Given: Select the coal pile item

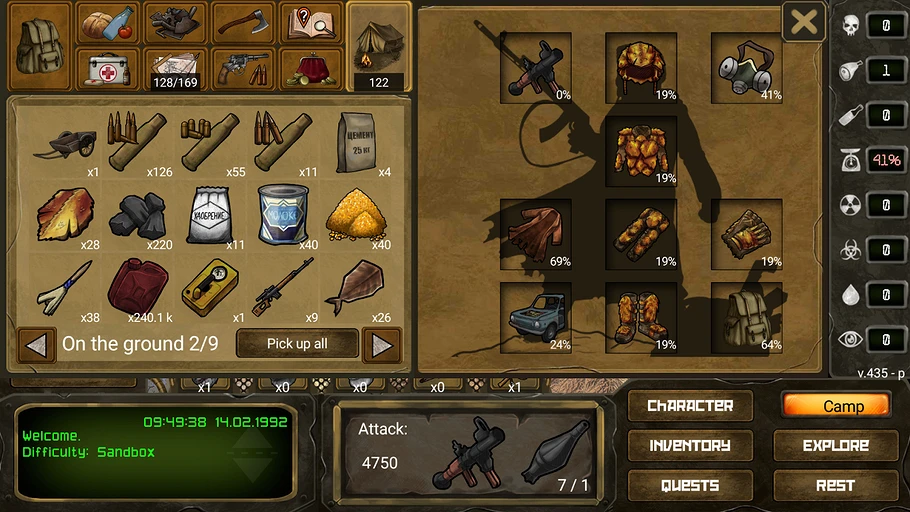Looking at the screenshot, I should tap(137, 215).
